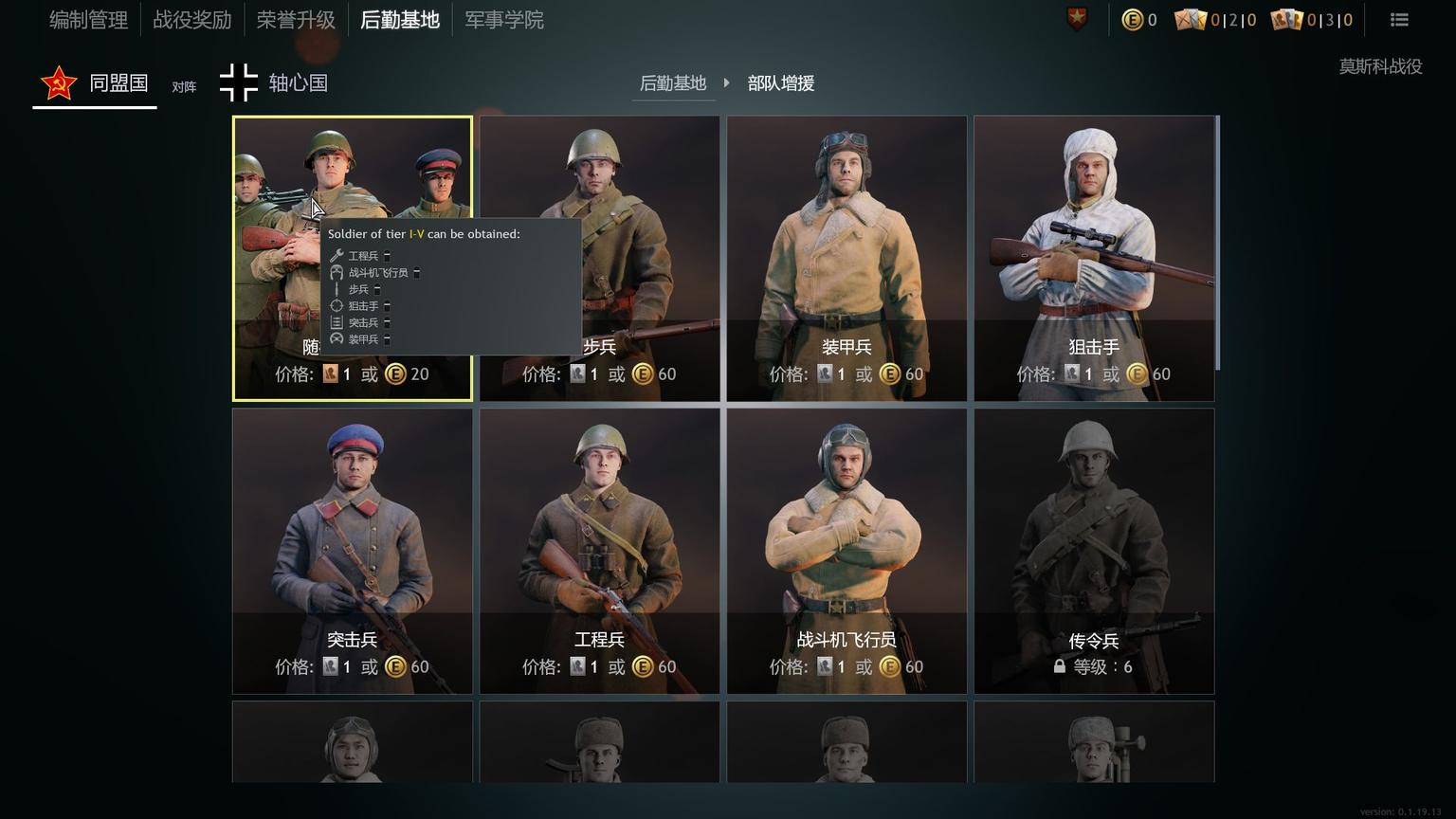Select the 后勤基地 tab
The width and height of the screenshot is (1456, 819).
click(400, 20)
